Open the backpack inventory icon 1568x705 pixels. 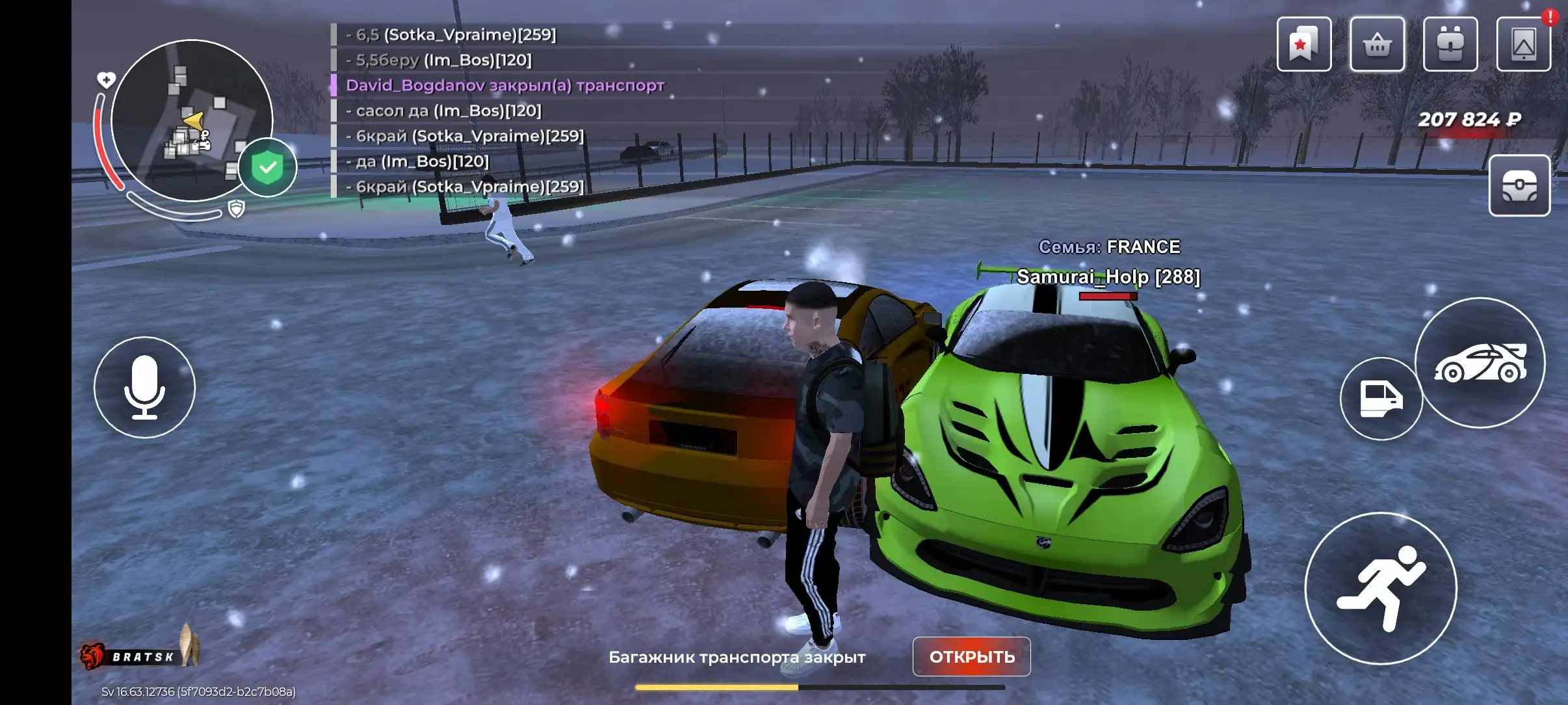pos(1450,44)
